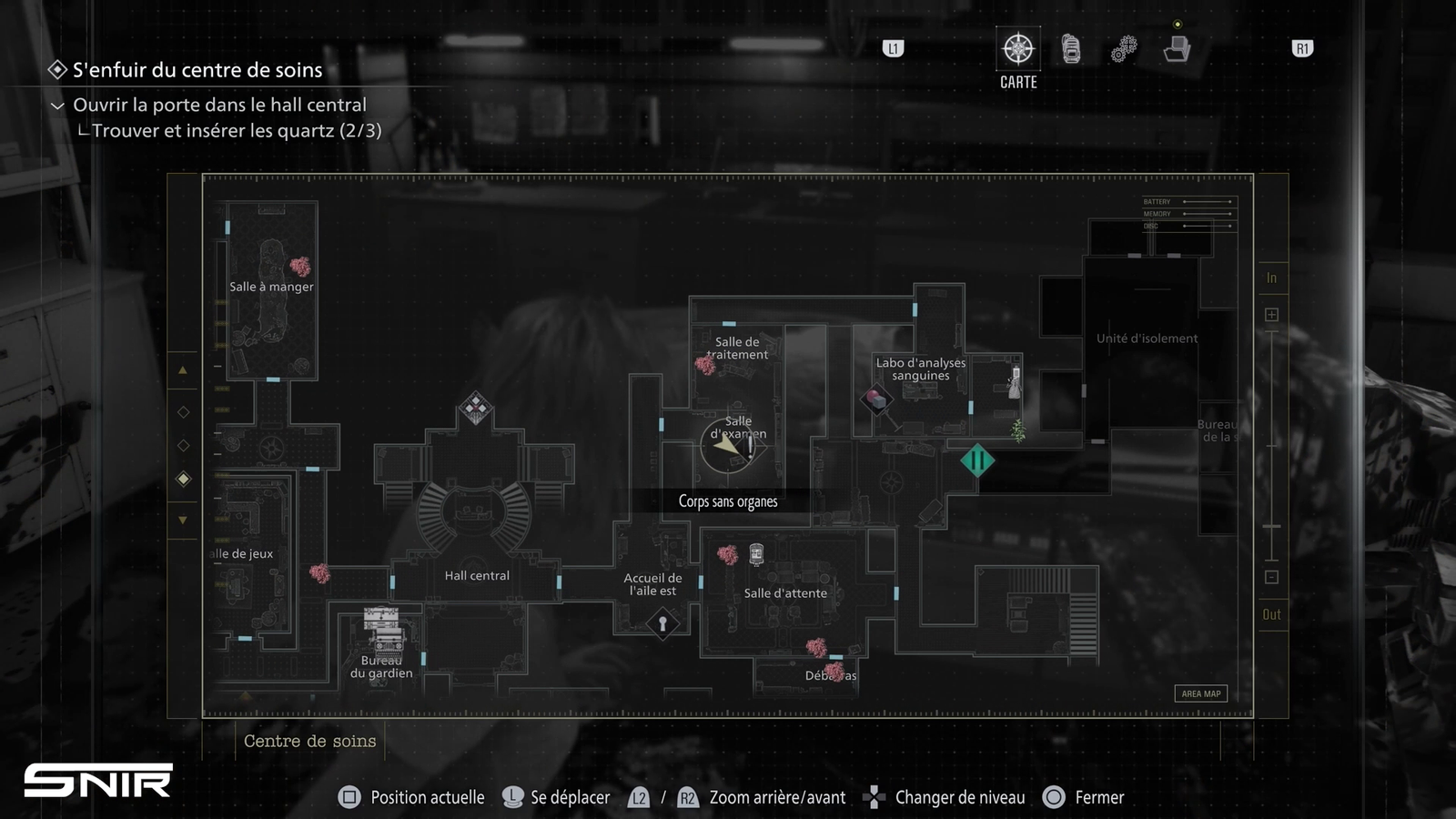Click the keyhole marker at Accueil de l'aile est
Screen dimensions: 1456x819
click(x=662, y=624)
